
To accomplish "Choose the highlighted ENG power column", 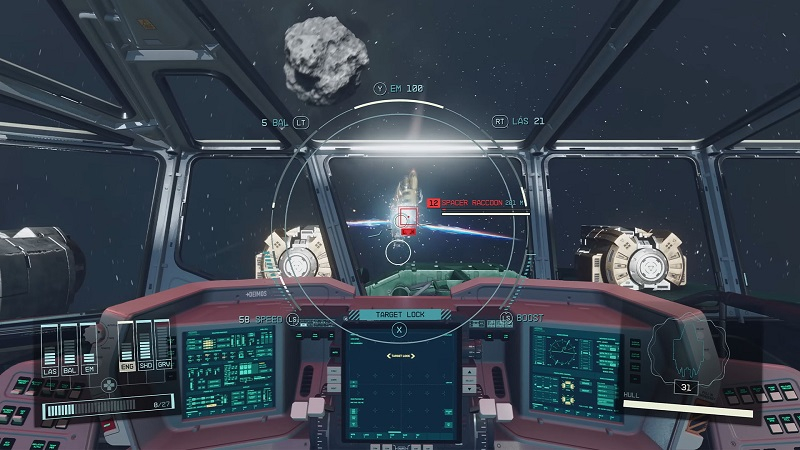I will tap(126, 346).
